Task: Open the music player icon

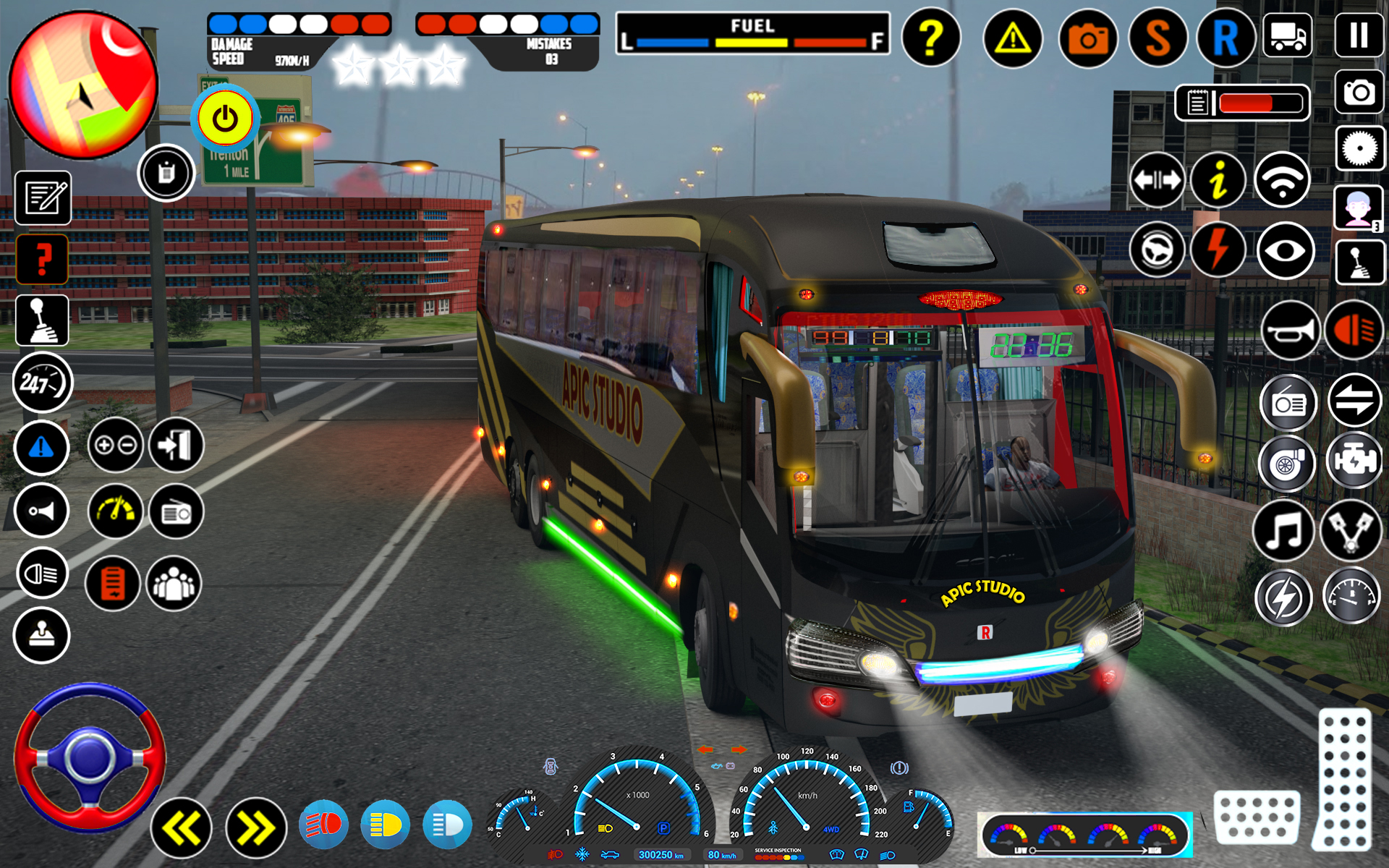Action: (x=1286, y=532)
